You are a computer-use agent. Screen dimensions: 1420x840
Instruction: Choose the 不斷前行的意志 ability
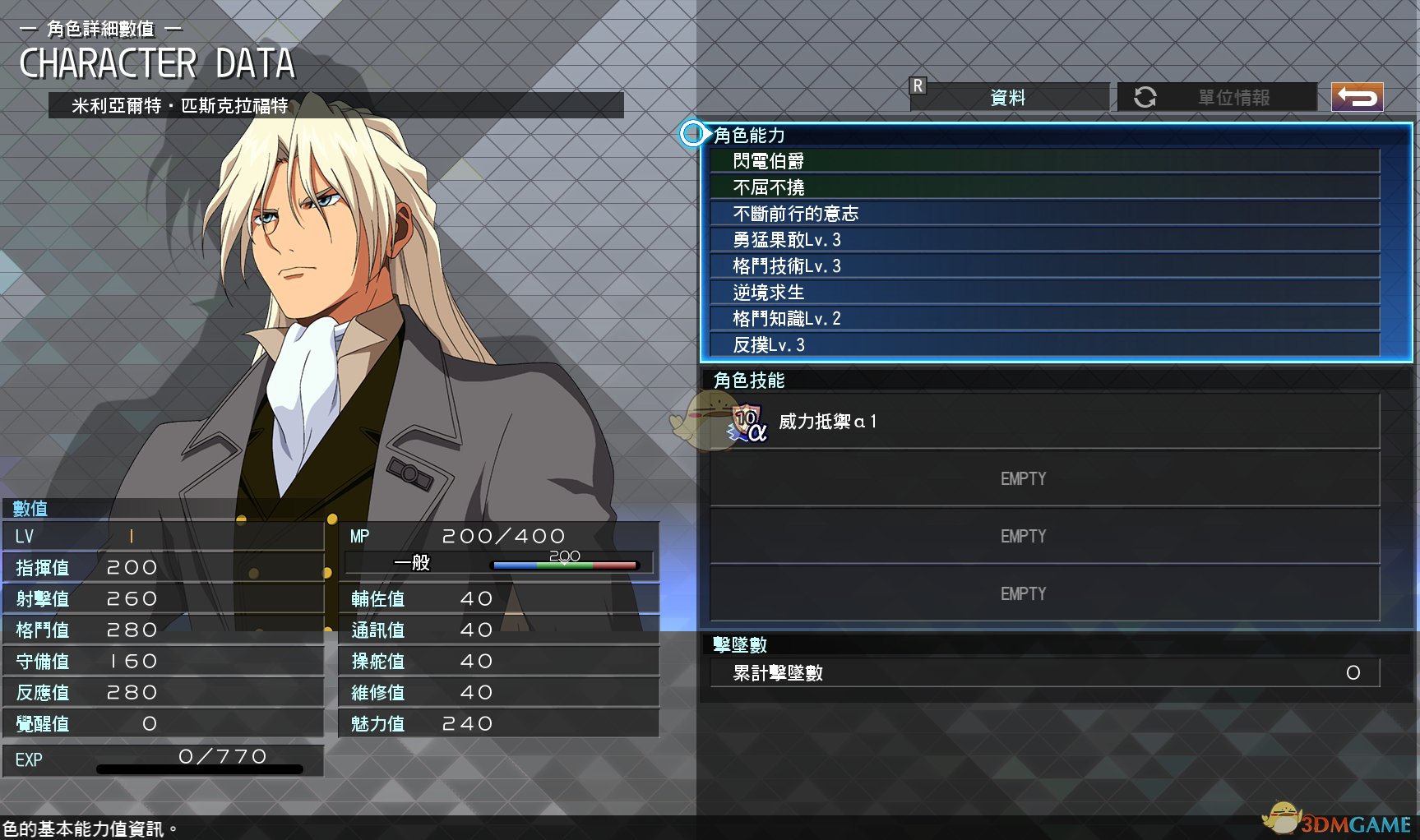coord(1044,214)
